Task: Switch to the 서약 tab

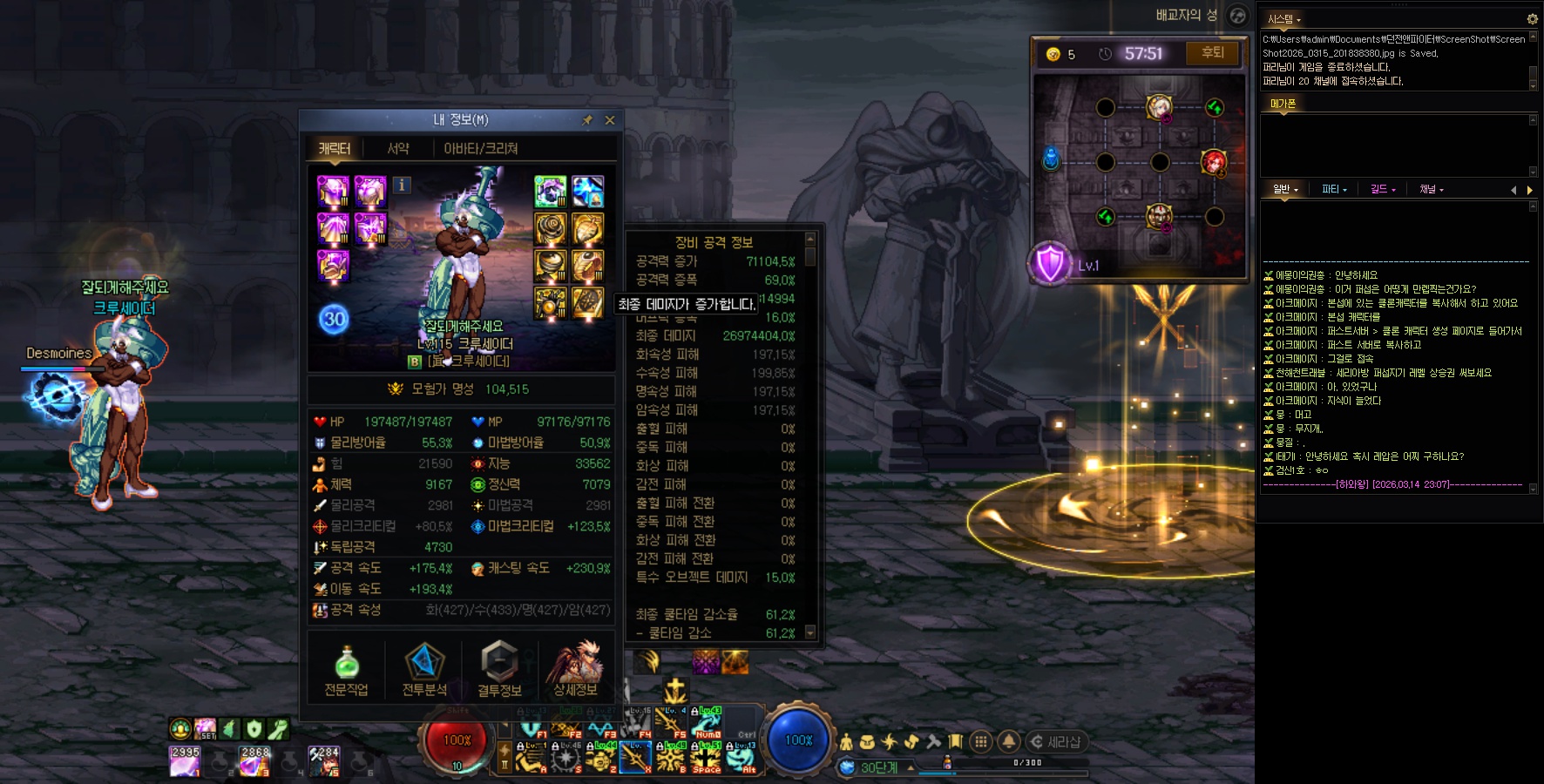Action: [398, 149]
